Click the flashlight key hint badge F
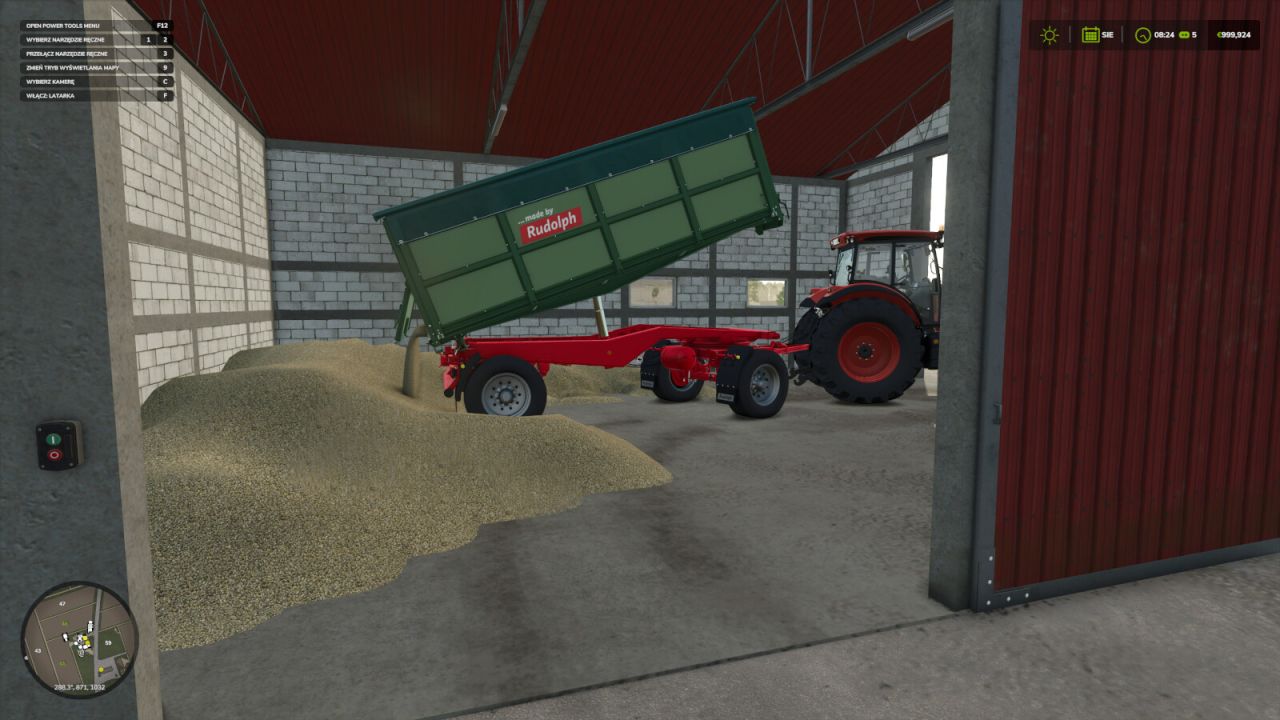Image resolution: width=1280 pixels, height=720 pixels. (165, 96)
